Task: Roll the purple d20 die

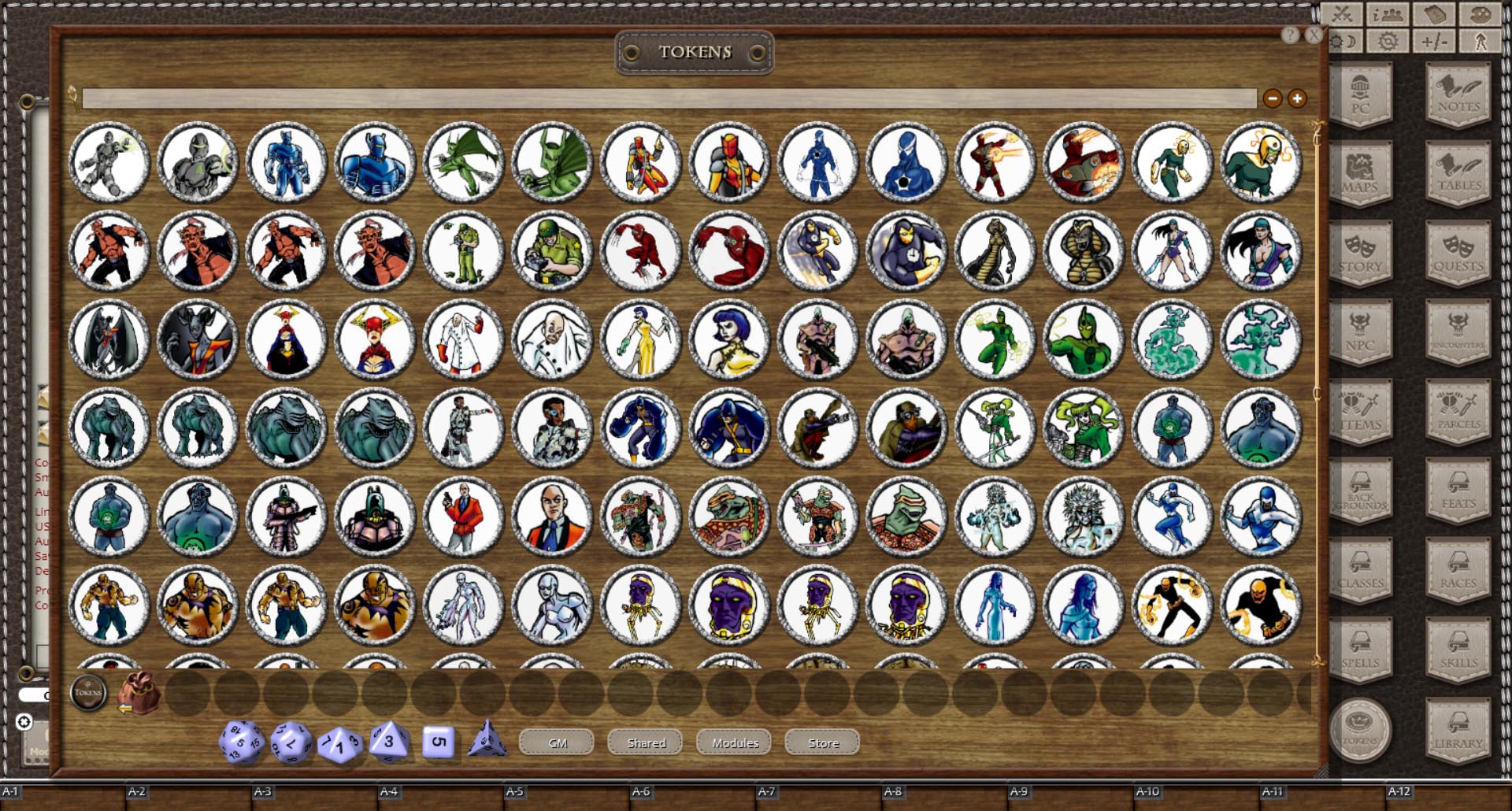Action: (241, 741)
